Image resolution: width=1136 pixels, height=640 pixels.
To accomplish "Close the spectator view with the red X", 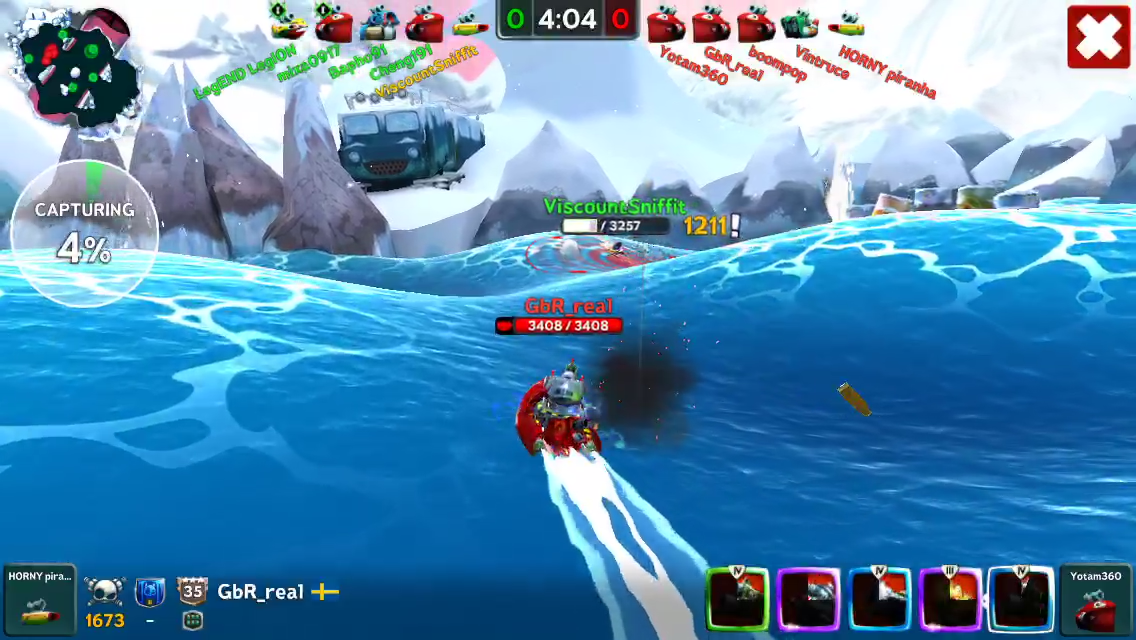I will point(1098,37).
